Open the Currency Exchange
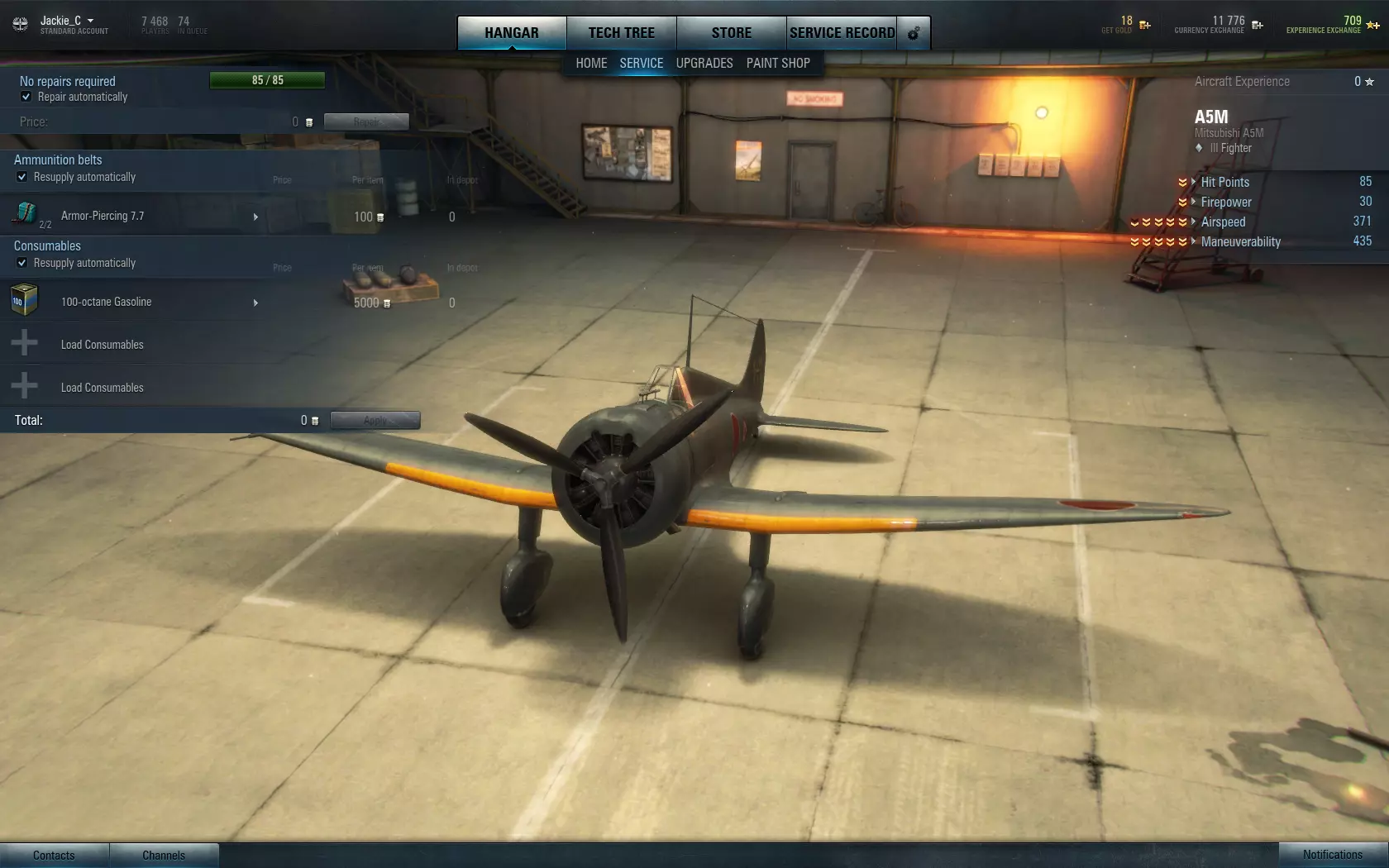Screen dimensions: 1389x868 coord(1257,25)
